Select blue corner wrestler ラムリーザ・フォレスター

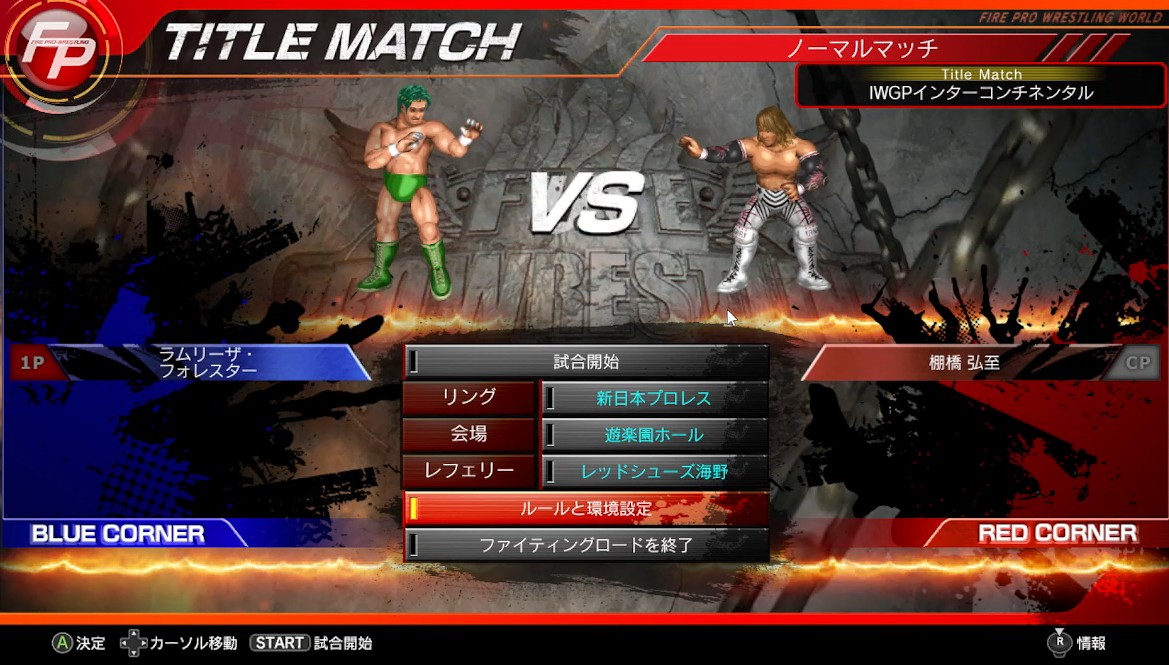pos(208,362)
